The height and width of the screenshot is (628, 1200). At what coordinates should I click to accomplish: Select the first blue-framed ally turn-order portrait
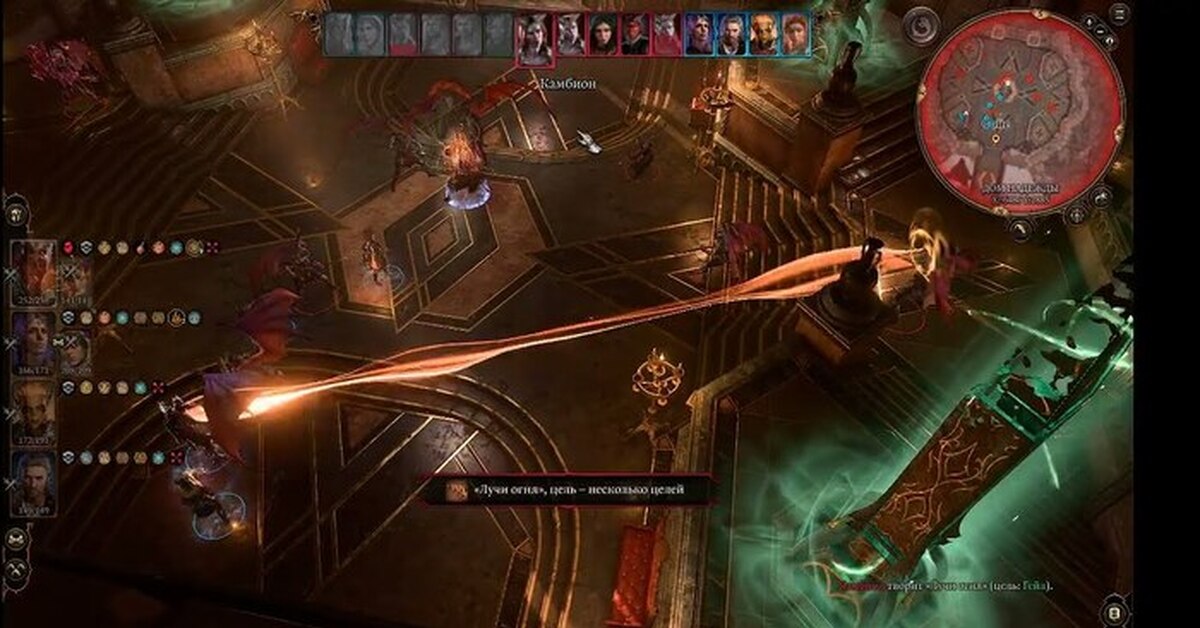click(x=699, y=34)
